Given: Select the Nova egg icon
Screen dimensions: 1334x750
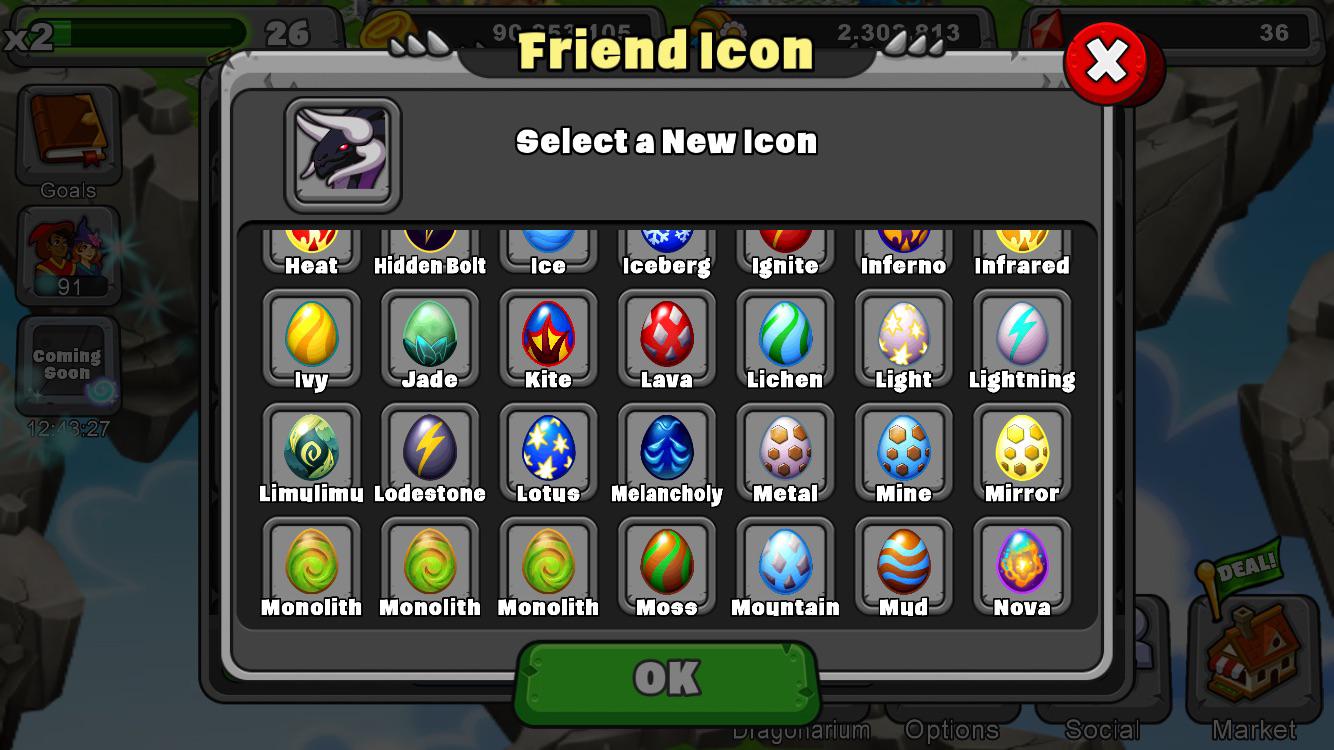Looking at the screenshot, I should [1022, 563].
